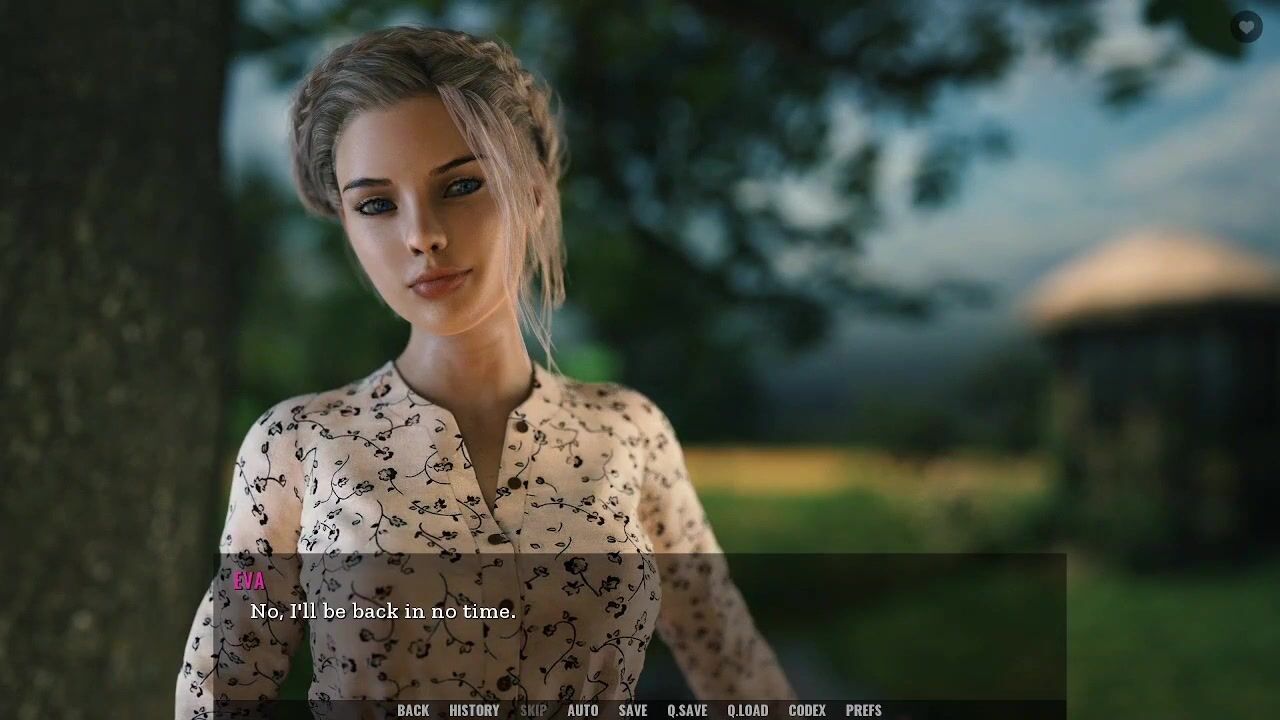
Task: Open the CODEX
Action: [x=807, y=710]
